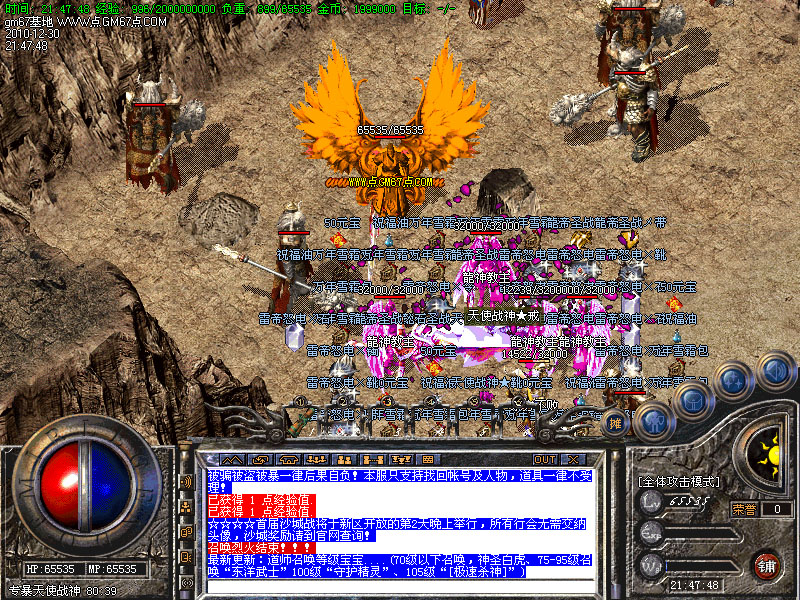Click the OUT logout button
Screen dimensions: 800x600
coord(544,460)
